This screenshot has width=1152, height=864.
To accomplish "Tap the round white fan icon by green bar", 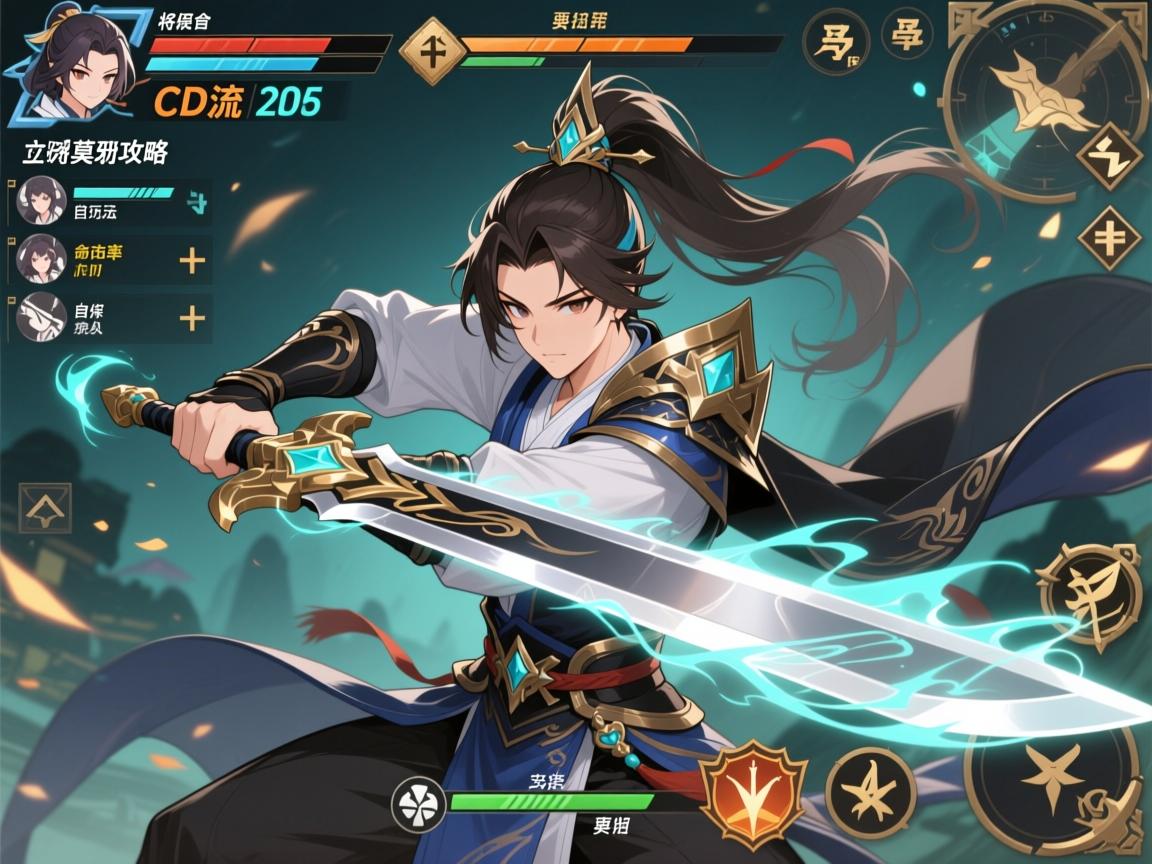I will tap(418, 804).
